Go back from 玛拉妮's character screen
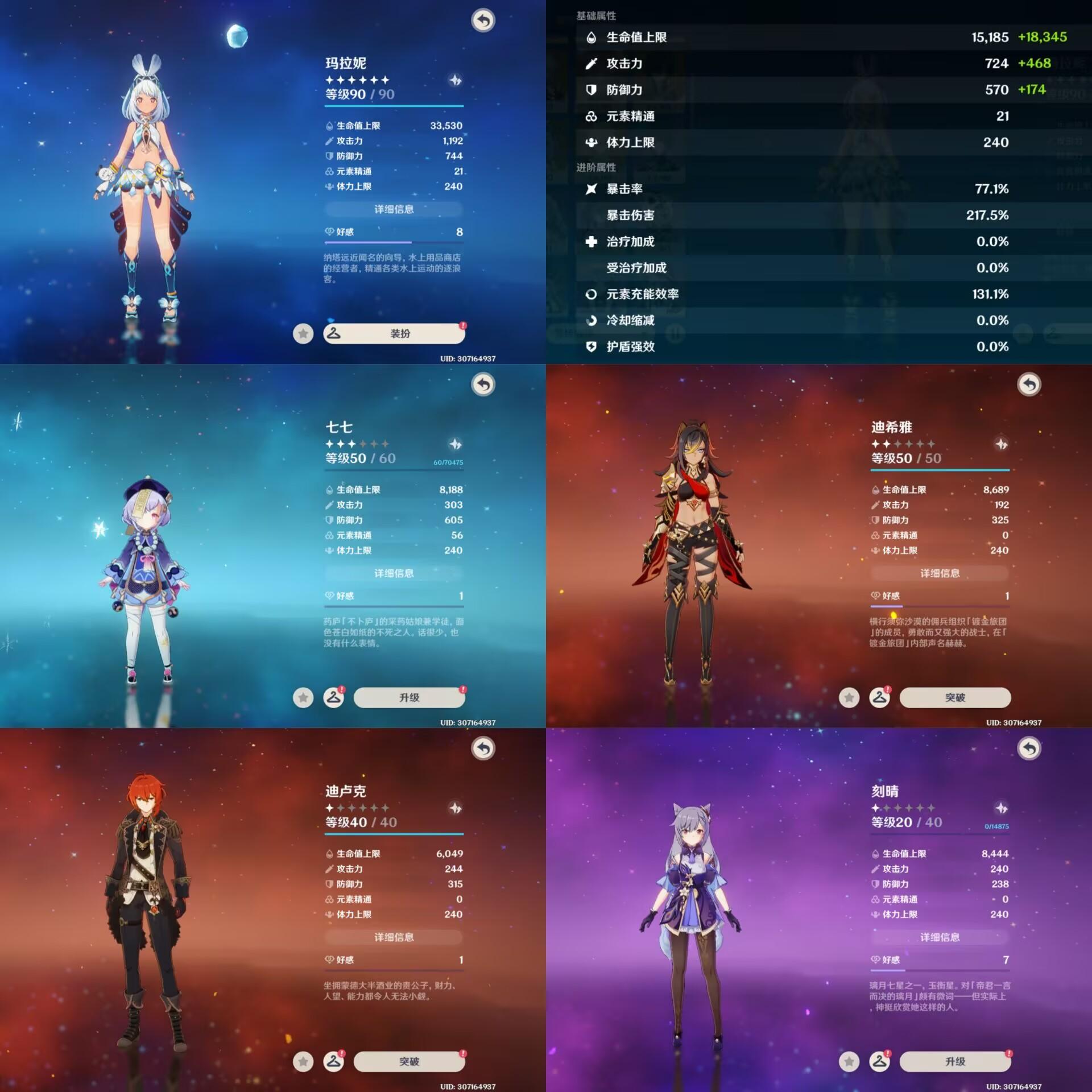Screen dimensions: 1092x1092 (483, 20)
